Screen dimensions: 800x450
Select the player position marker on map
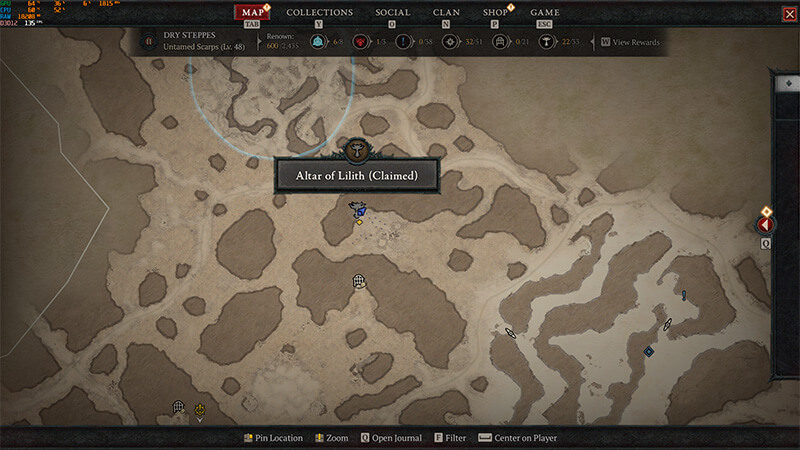357,210
